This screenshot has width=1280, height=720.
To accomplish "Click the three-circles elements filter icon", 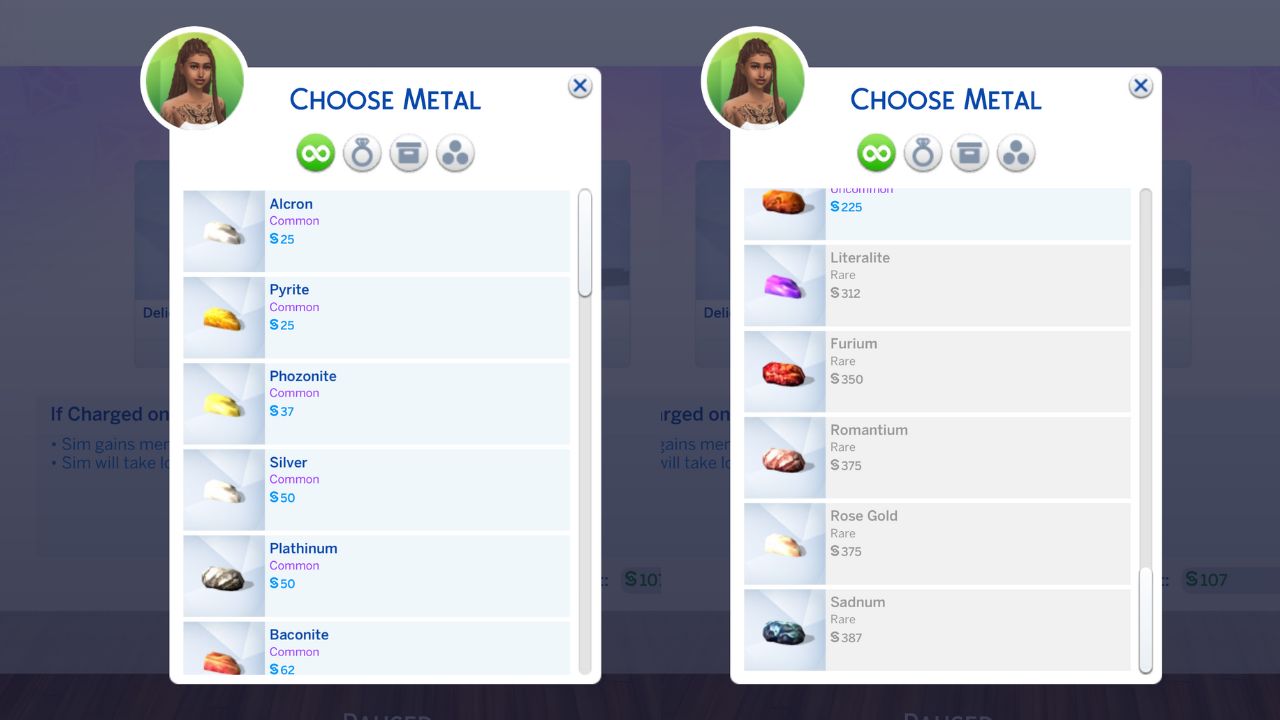I will (x=455, y=152).
